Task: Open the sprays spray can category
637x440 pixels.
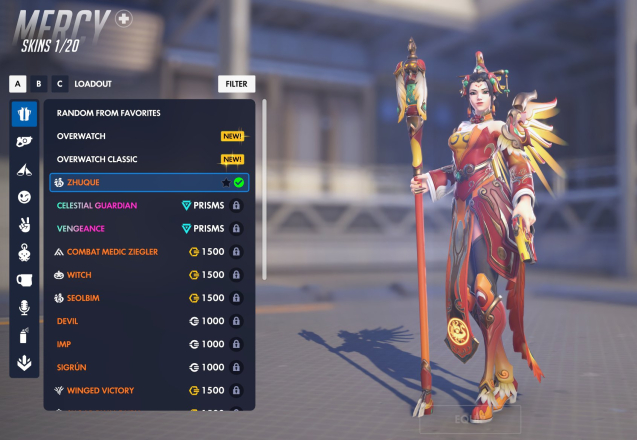Action: [25, 335]
